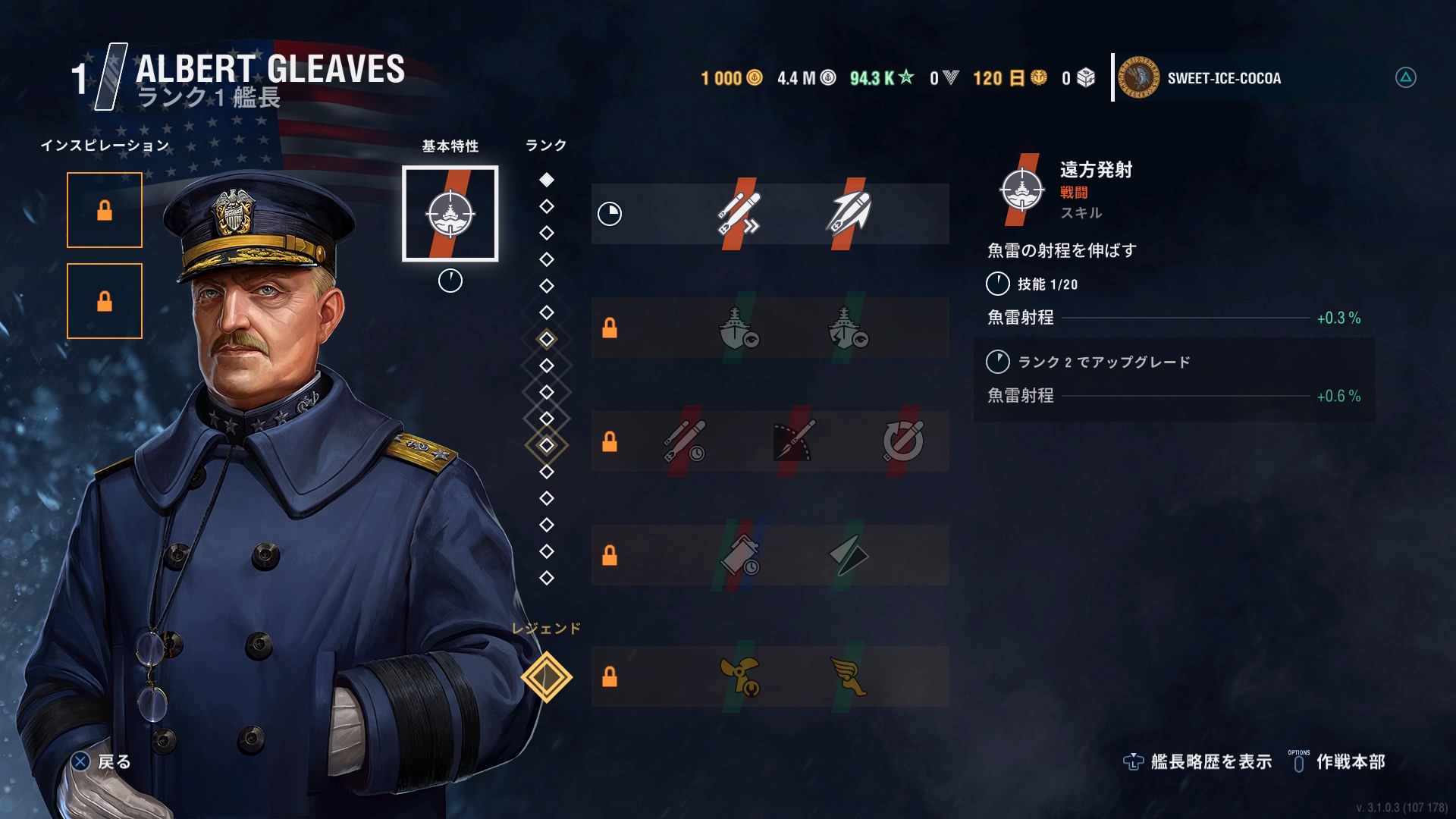Pick the paper-plane shaped skill icon
Viewport: 1456px width, 819px height.
(849, 555)
